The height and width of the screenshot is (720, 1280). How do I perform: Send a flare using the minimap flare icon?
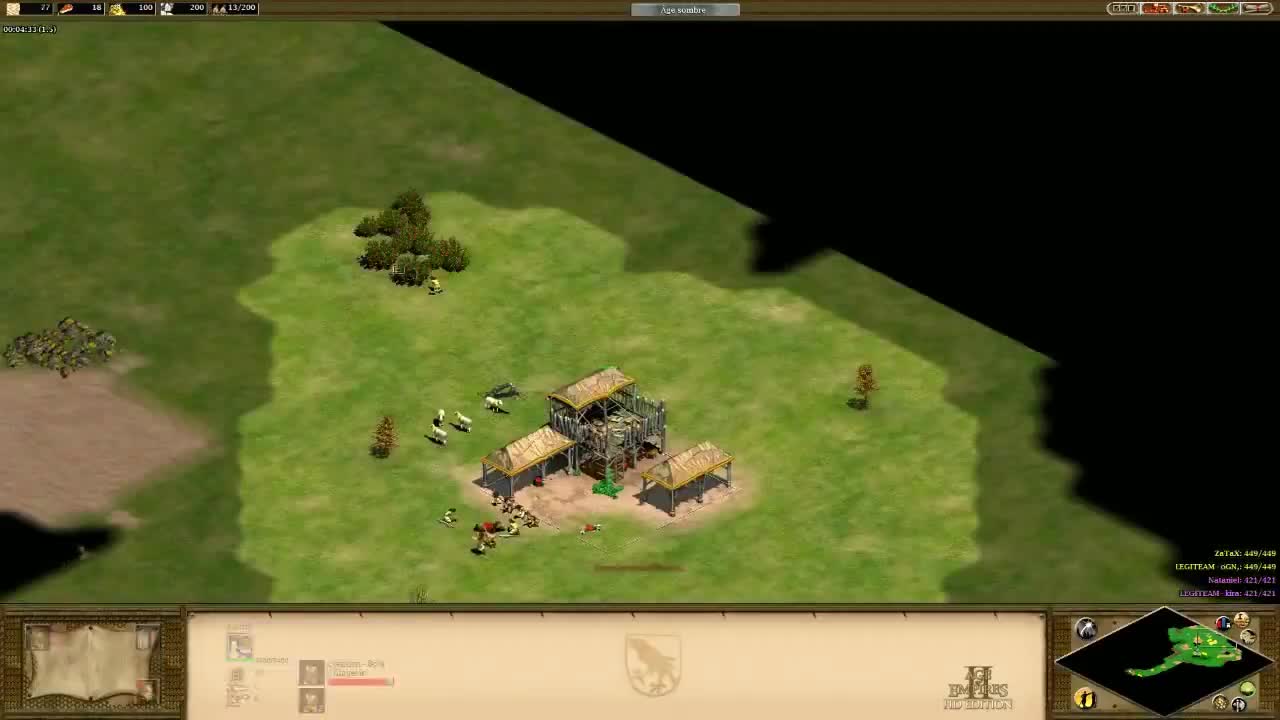1086,627
